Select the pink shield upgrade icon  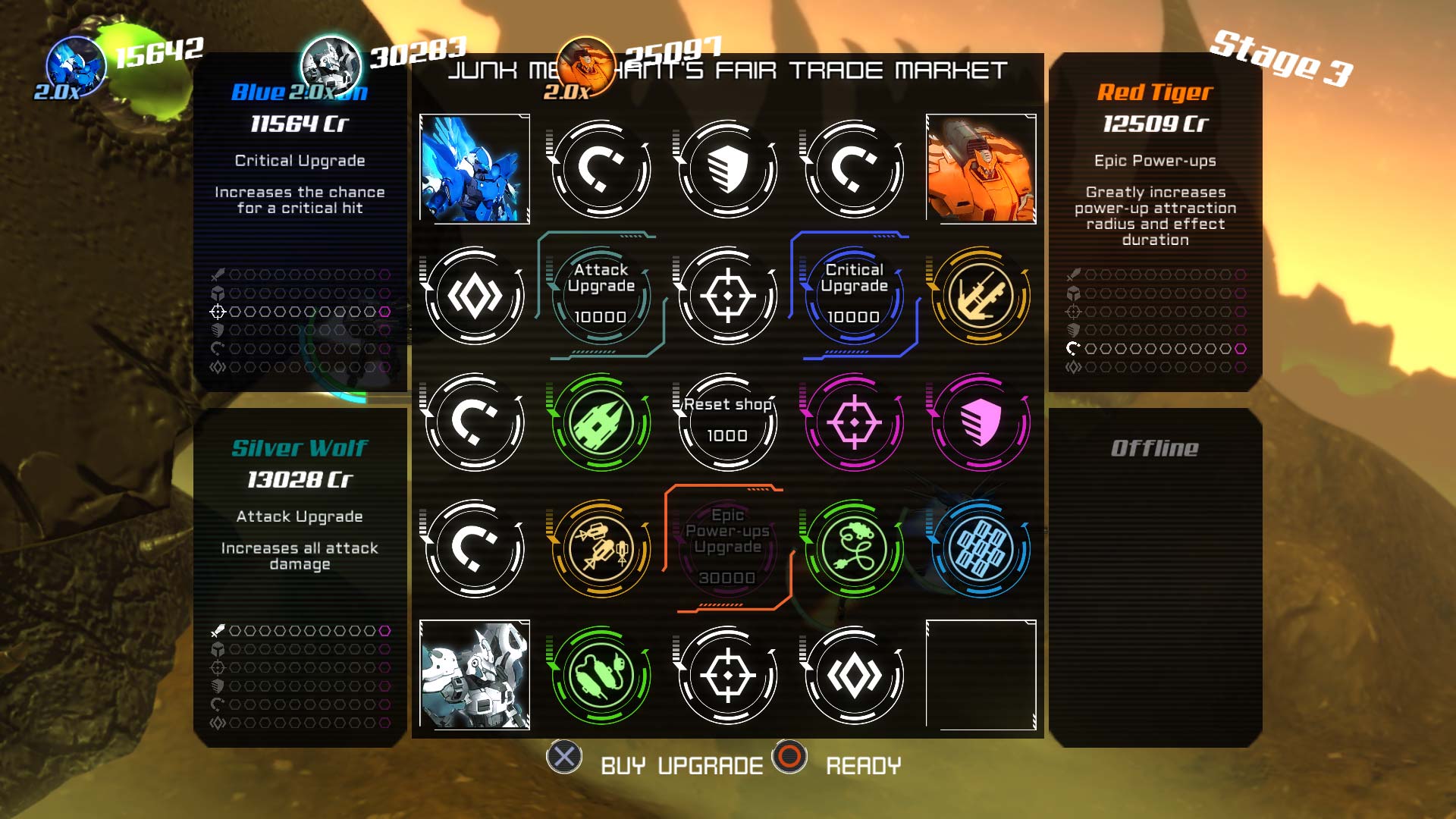(981, 423)
